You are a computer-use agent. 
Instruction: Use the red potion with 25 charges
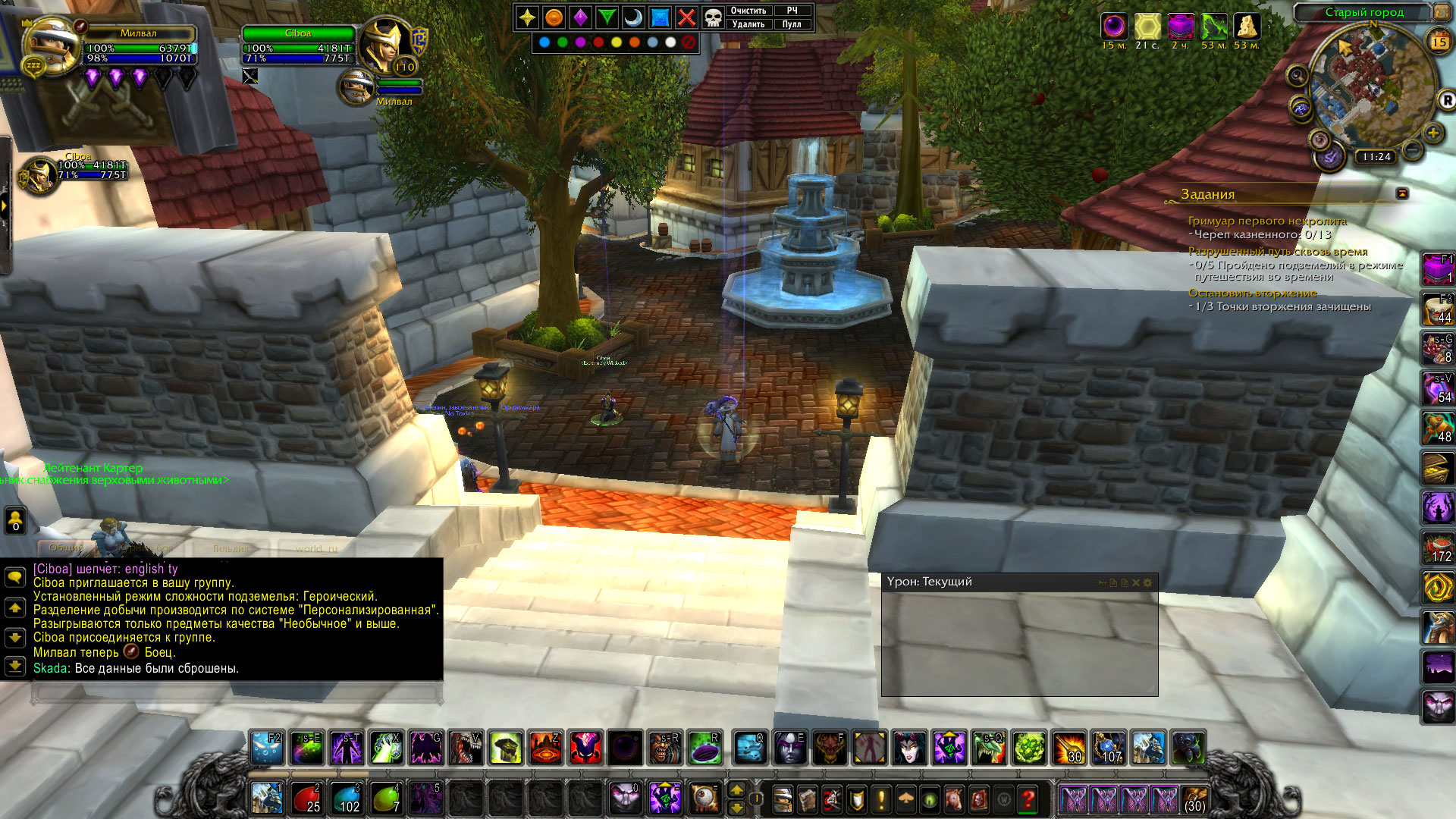(x=306, y=799)
